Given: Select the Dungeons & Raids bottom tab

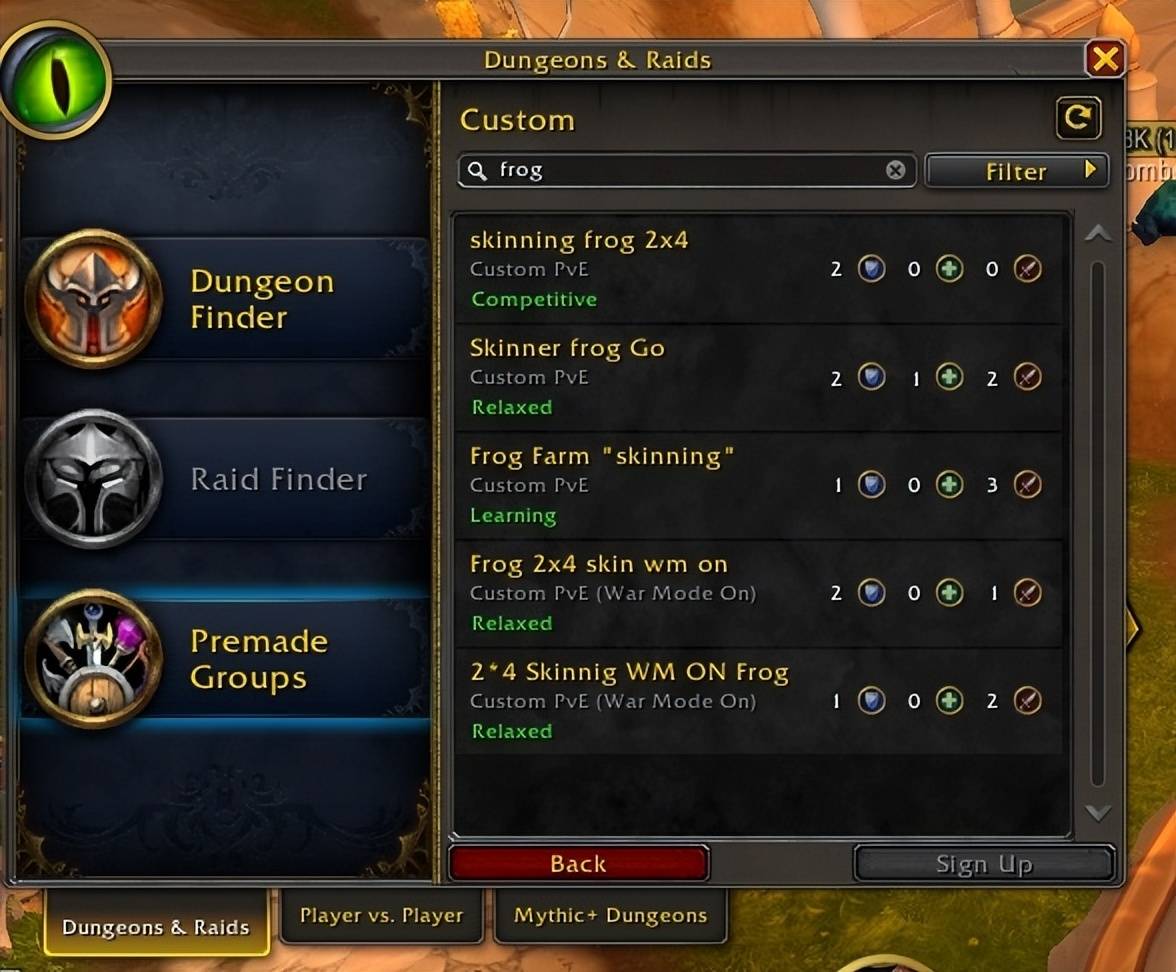Looking at the screenshot, I should pos(156,926).
